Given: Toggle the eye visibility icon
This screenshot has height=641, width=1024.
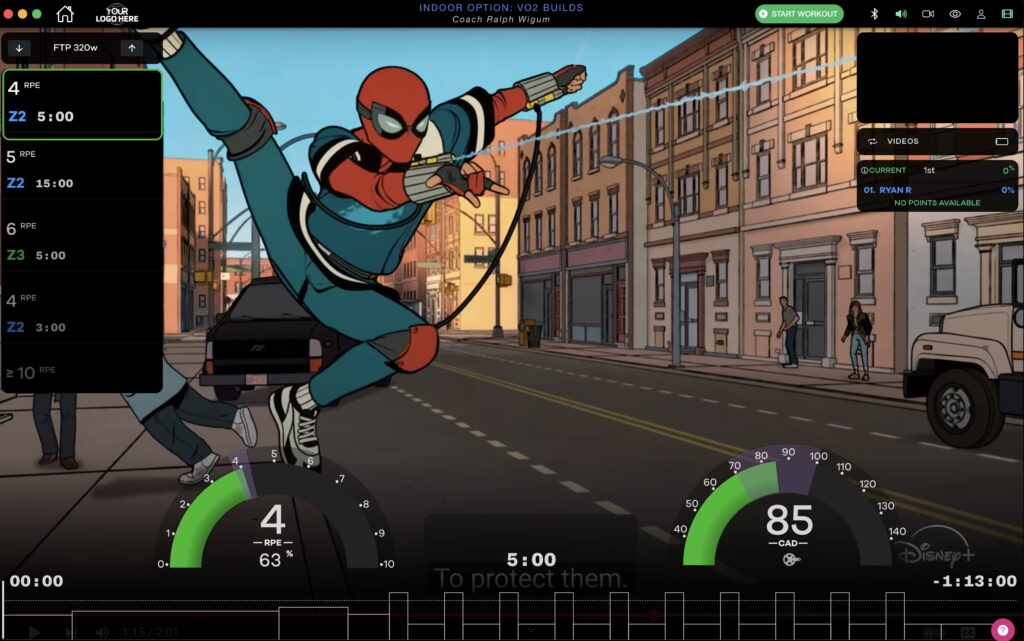Looking at the screenshot, I should pos(954,14).
